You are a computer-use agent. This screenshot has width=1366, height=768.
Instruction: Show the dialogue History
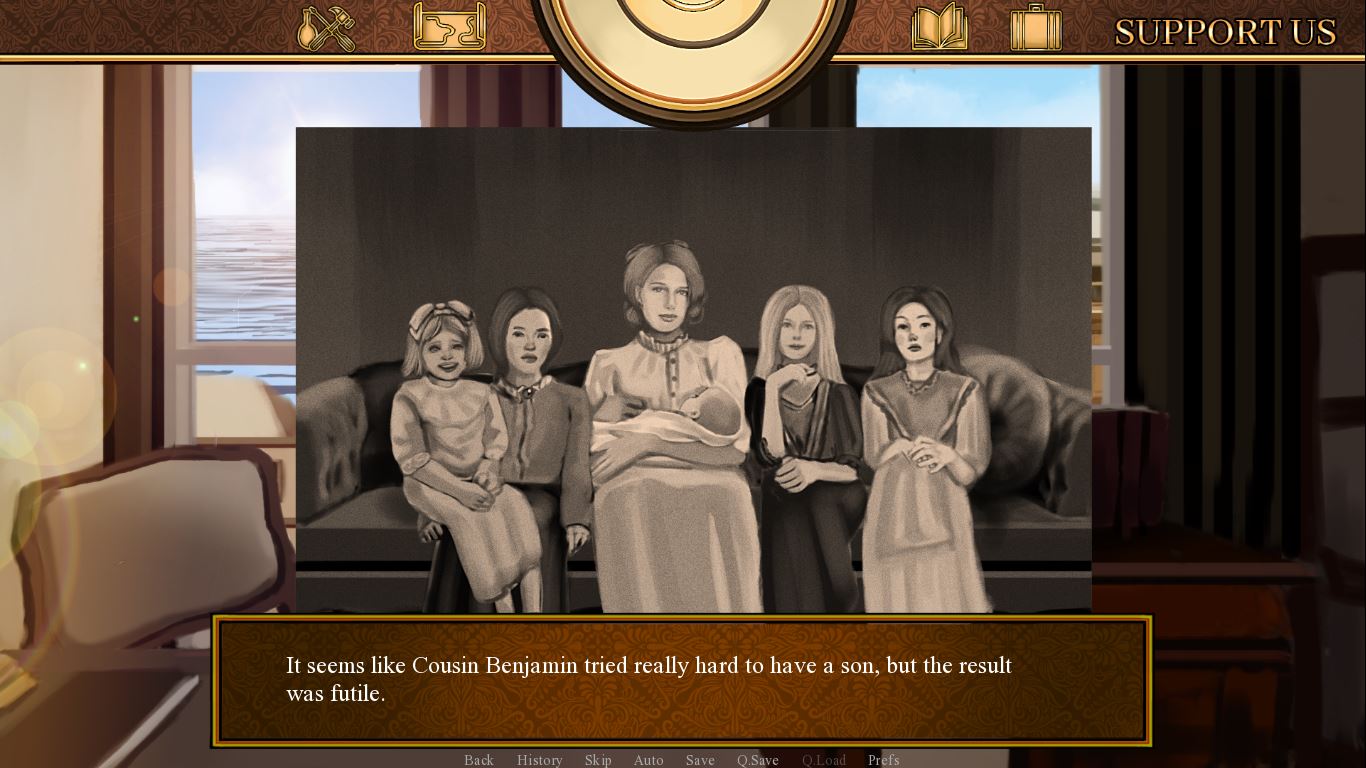click(540, 760)
